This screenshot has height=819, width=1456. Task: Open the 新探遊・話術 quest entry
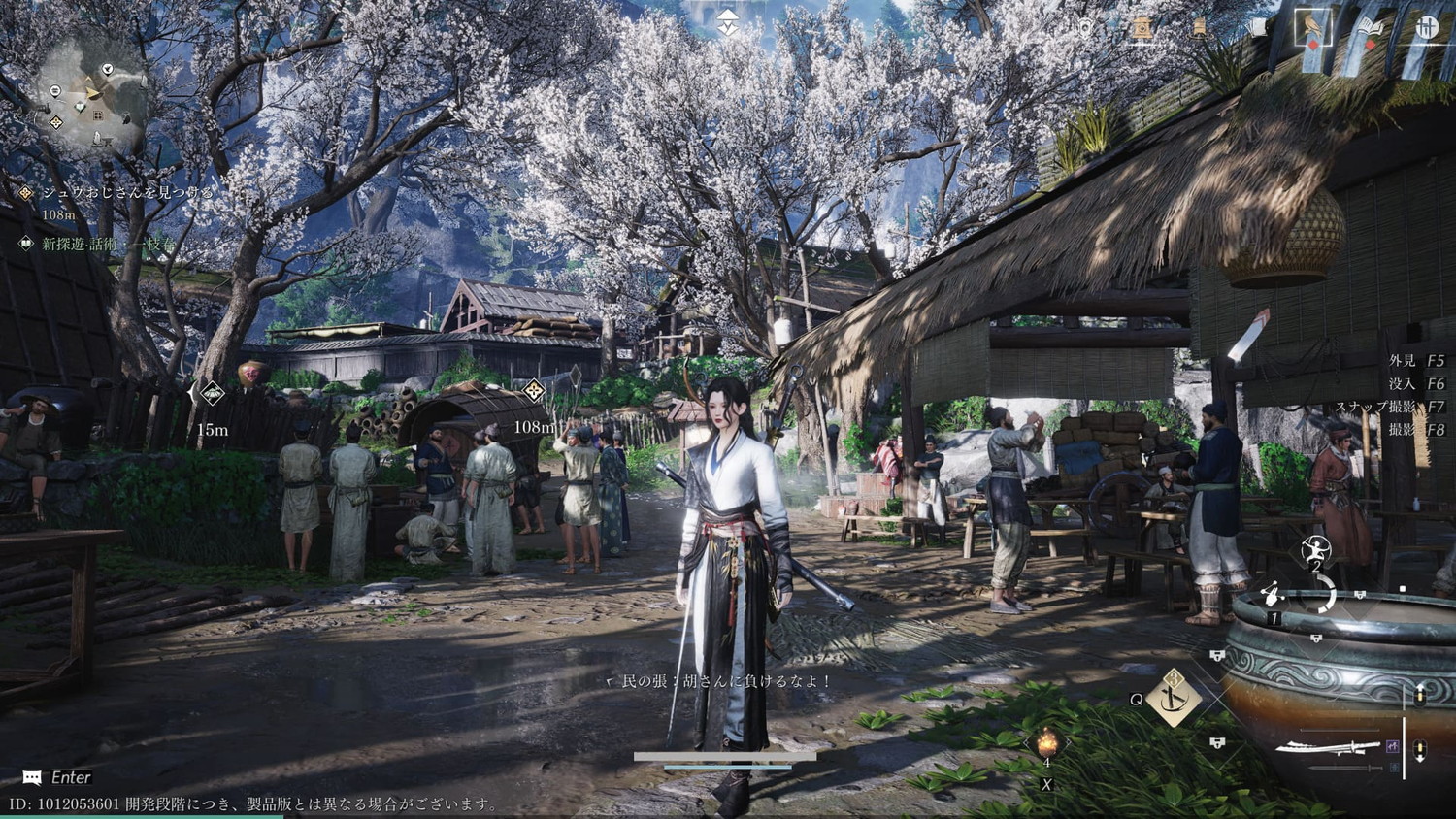[108, 245]
